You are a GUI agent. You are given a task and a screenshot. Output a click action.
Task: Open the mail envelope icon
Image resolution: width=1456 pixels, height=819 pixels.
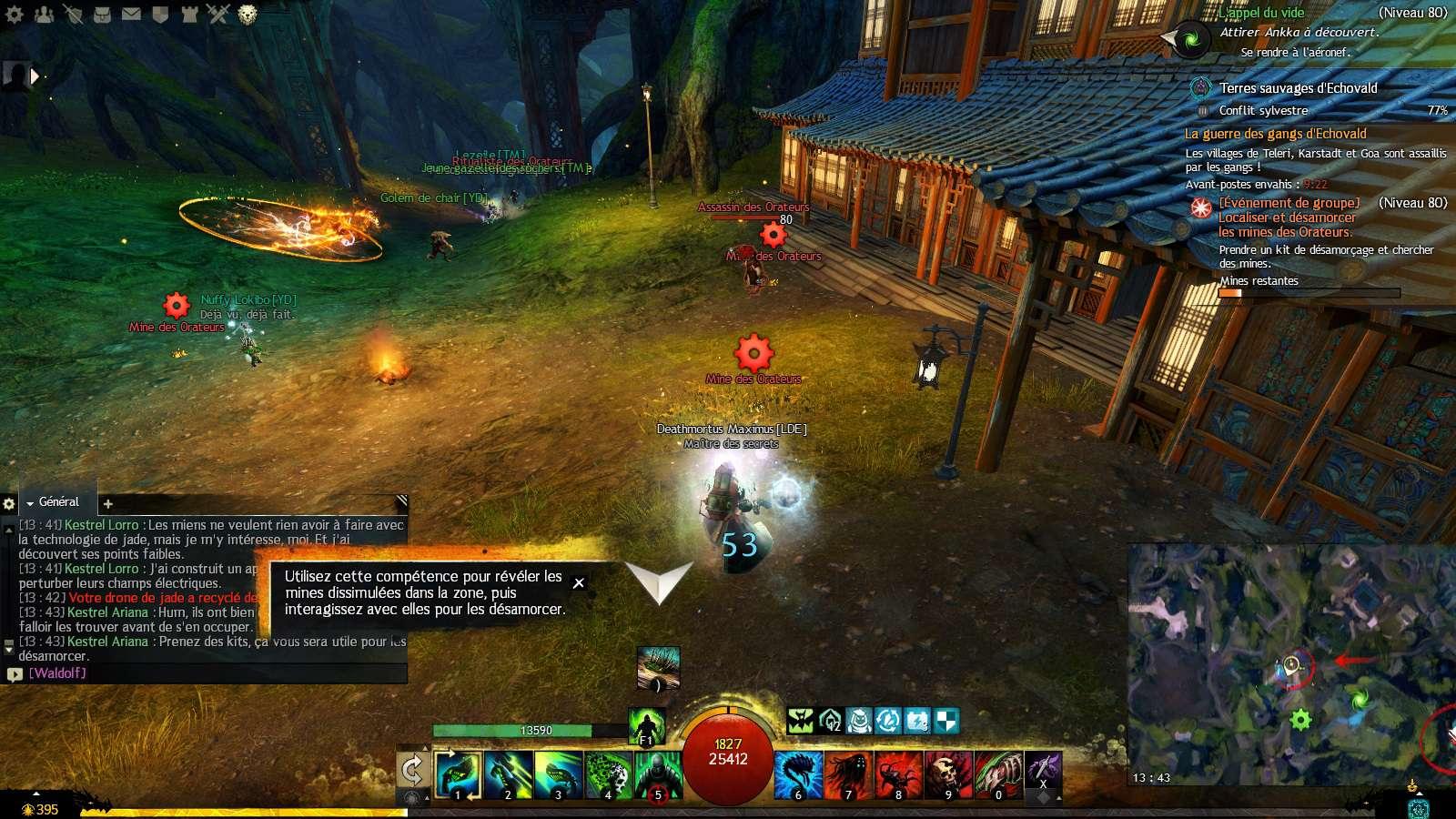tap(132, 14)
